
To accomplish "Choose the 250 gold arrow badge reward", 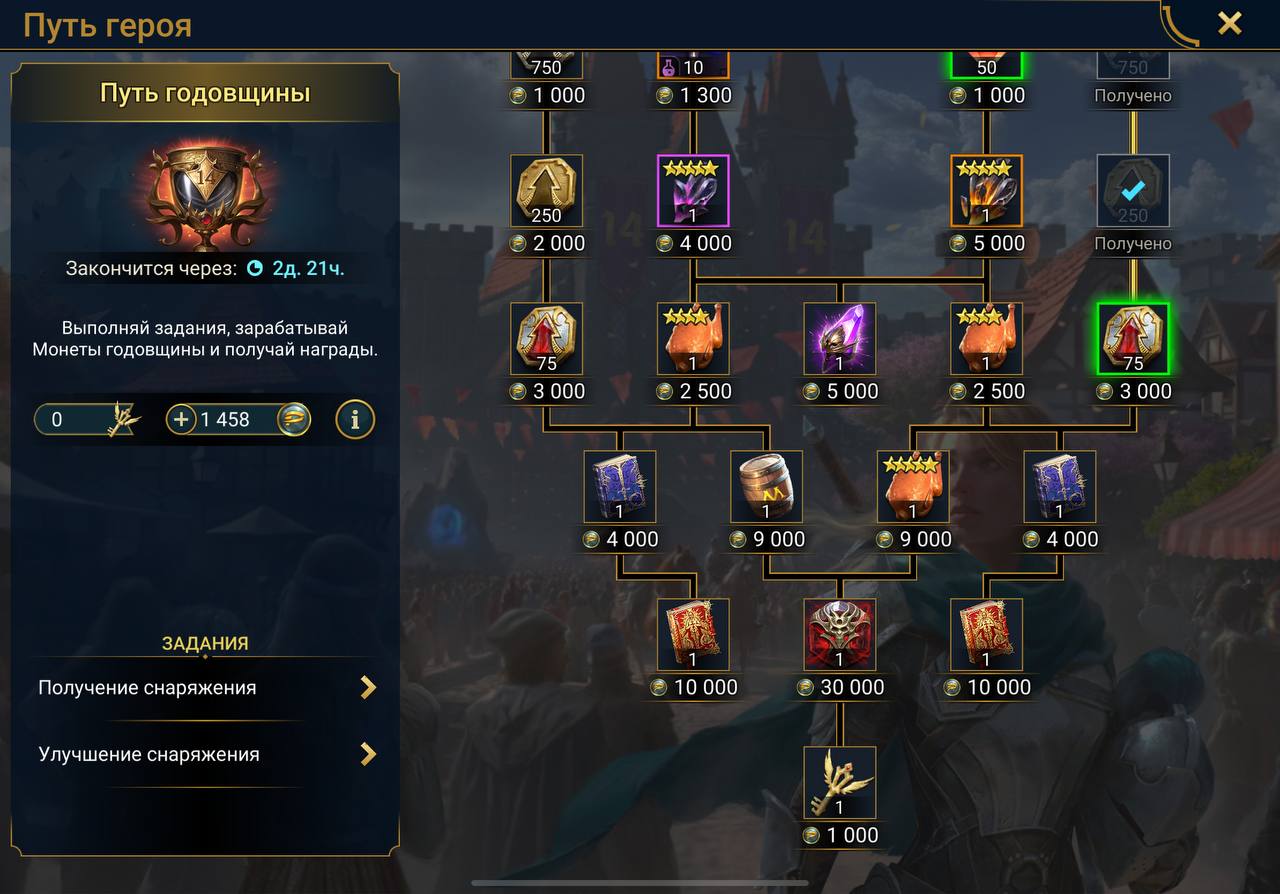I will [x=546, y=191].
